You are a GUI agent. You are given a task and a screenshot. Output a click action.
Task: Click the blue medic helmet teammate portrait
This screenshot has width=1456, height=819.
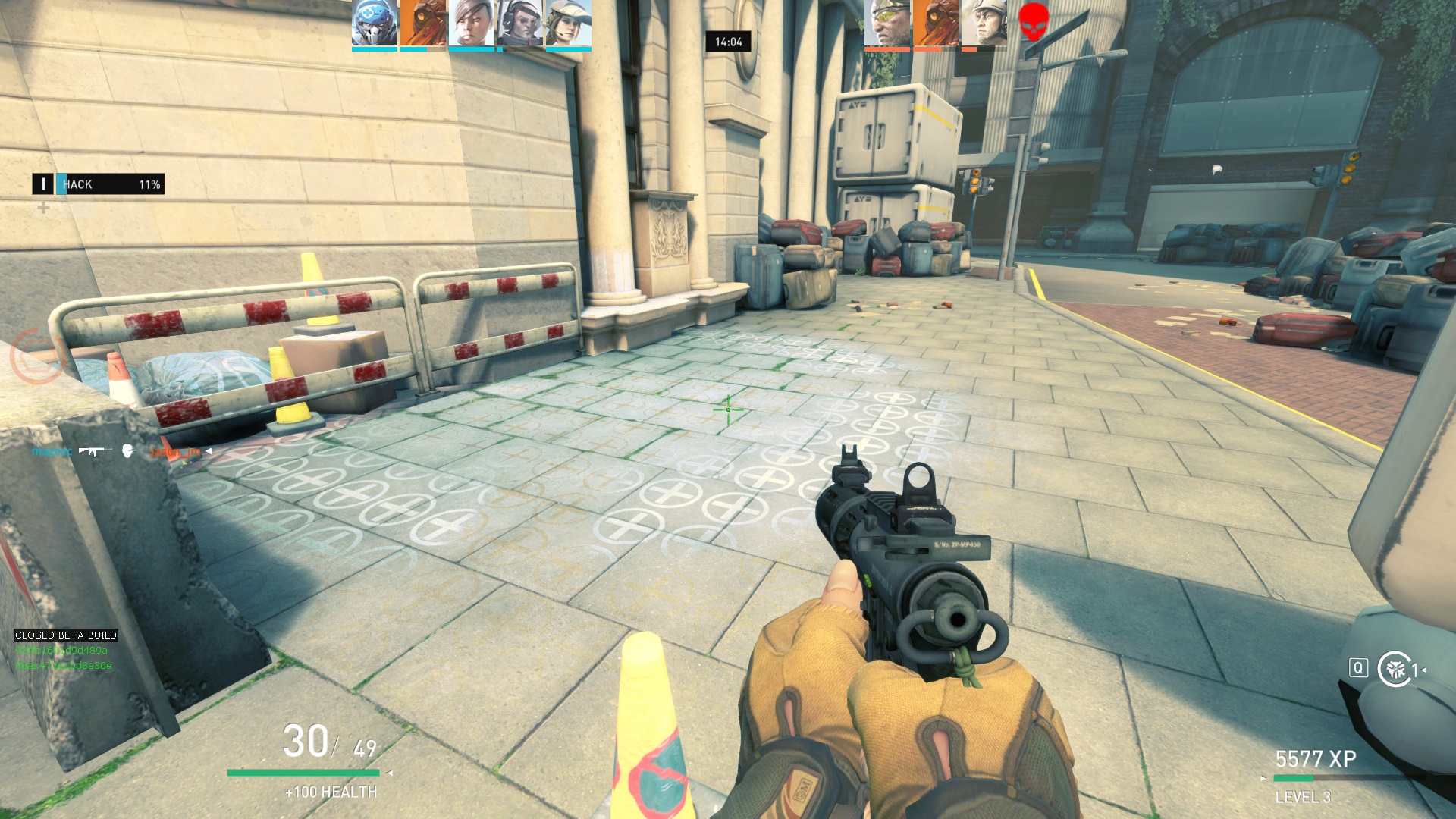375,24
